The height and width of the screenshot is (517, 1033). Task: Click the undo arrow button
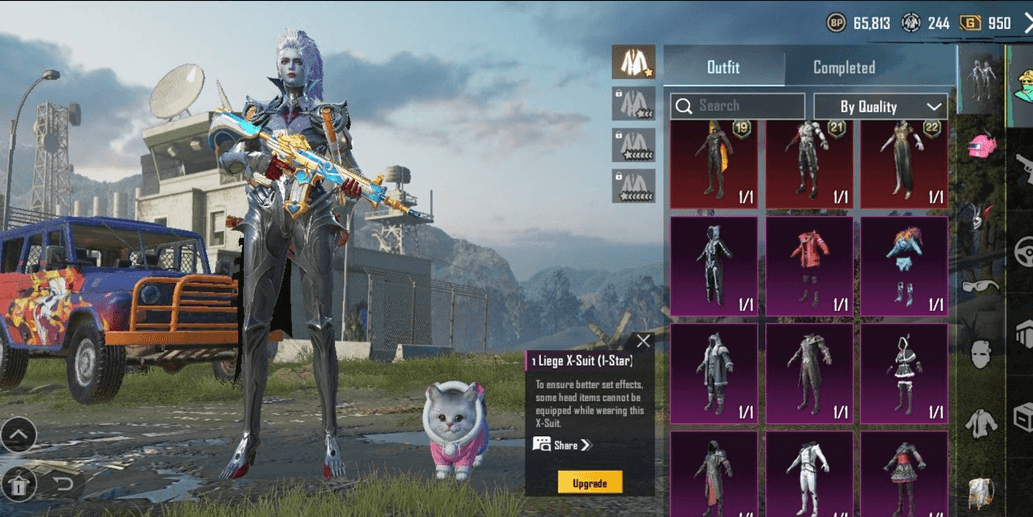pos(63,485)
